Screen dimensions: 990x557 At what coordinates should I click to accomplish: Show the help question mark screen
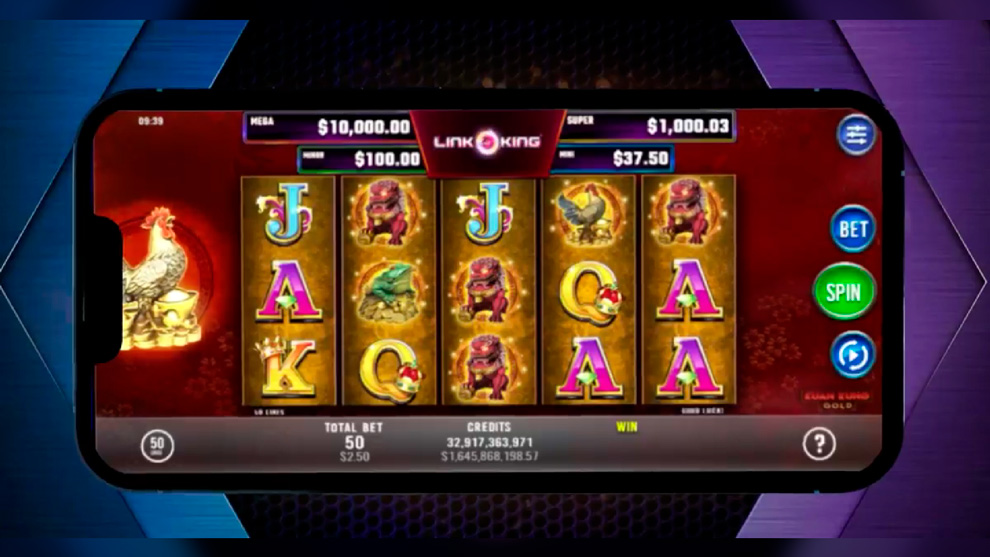pyautogui.click(x=819, y=443)
